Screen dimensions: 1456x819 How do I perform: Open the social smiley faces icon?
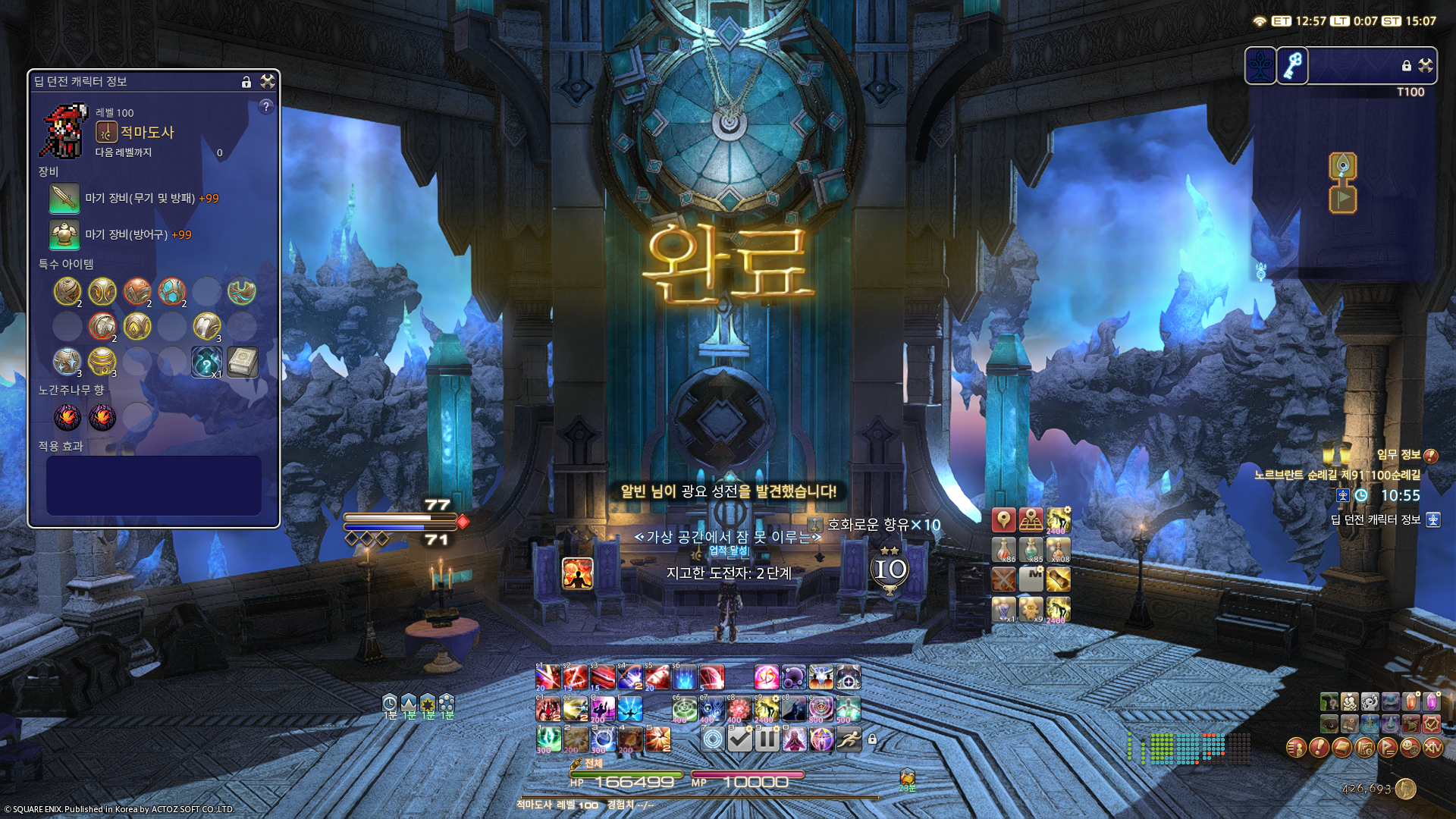click(x=1410, y=749)
